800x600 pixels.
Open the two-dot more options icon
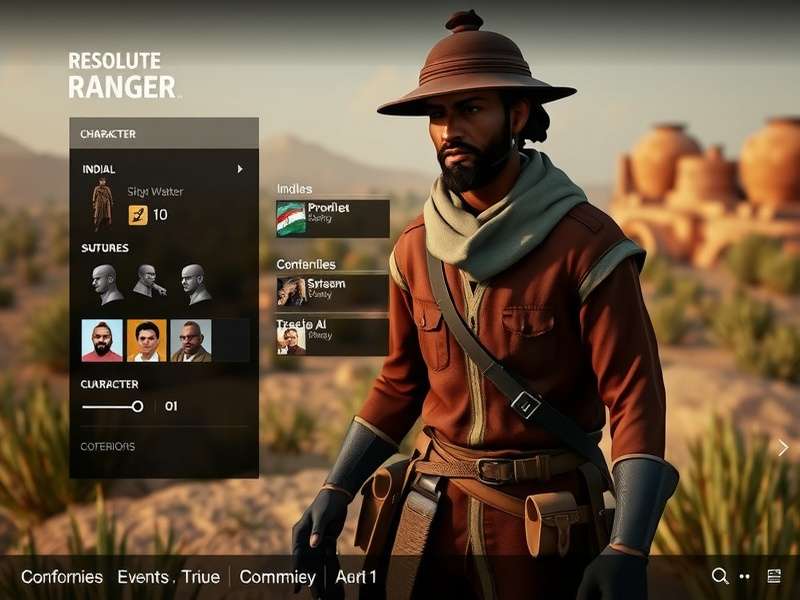[745, 577]
